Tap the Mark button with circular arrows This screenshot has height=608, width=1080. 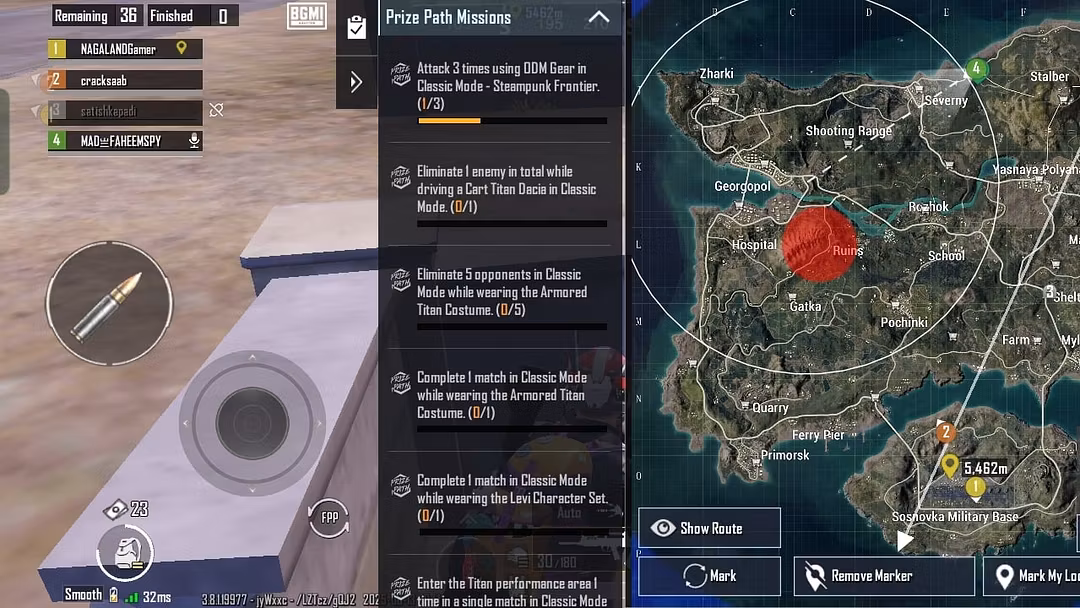pyautogui.click(x=709, y=576)
